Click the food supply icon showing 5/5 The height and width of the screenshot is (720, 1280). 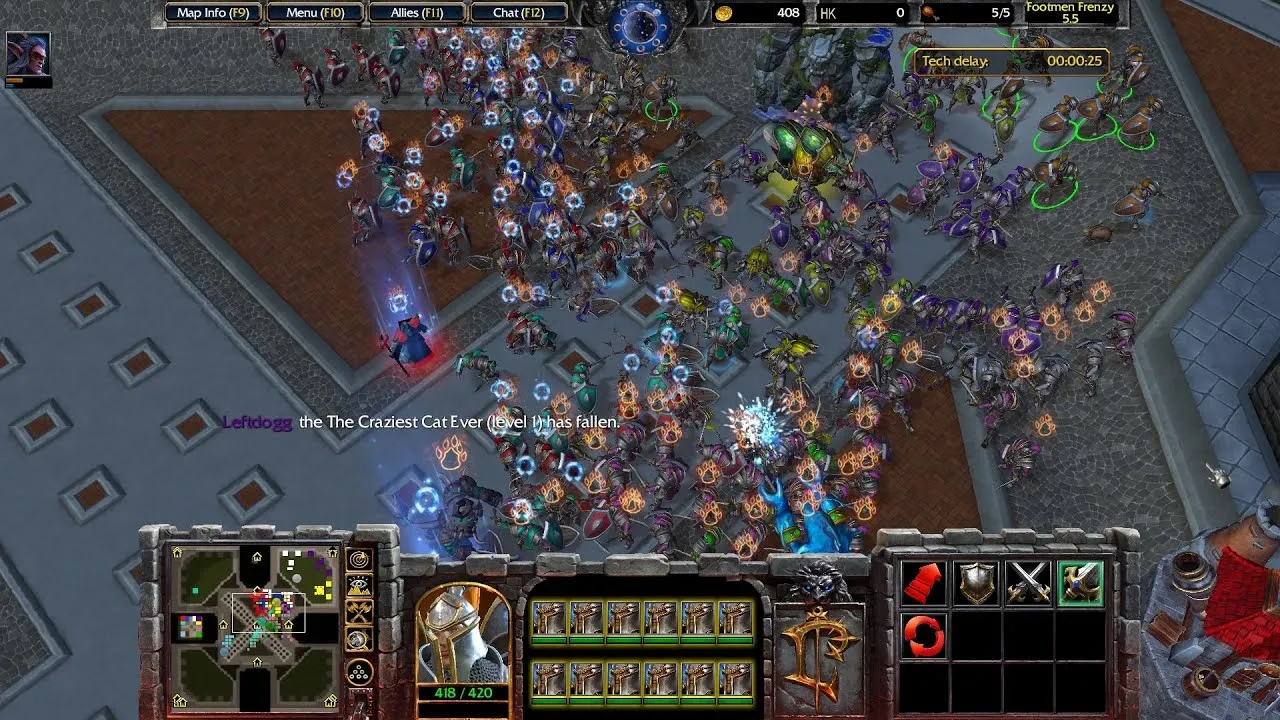coord(928,14)
